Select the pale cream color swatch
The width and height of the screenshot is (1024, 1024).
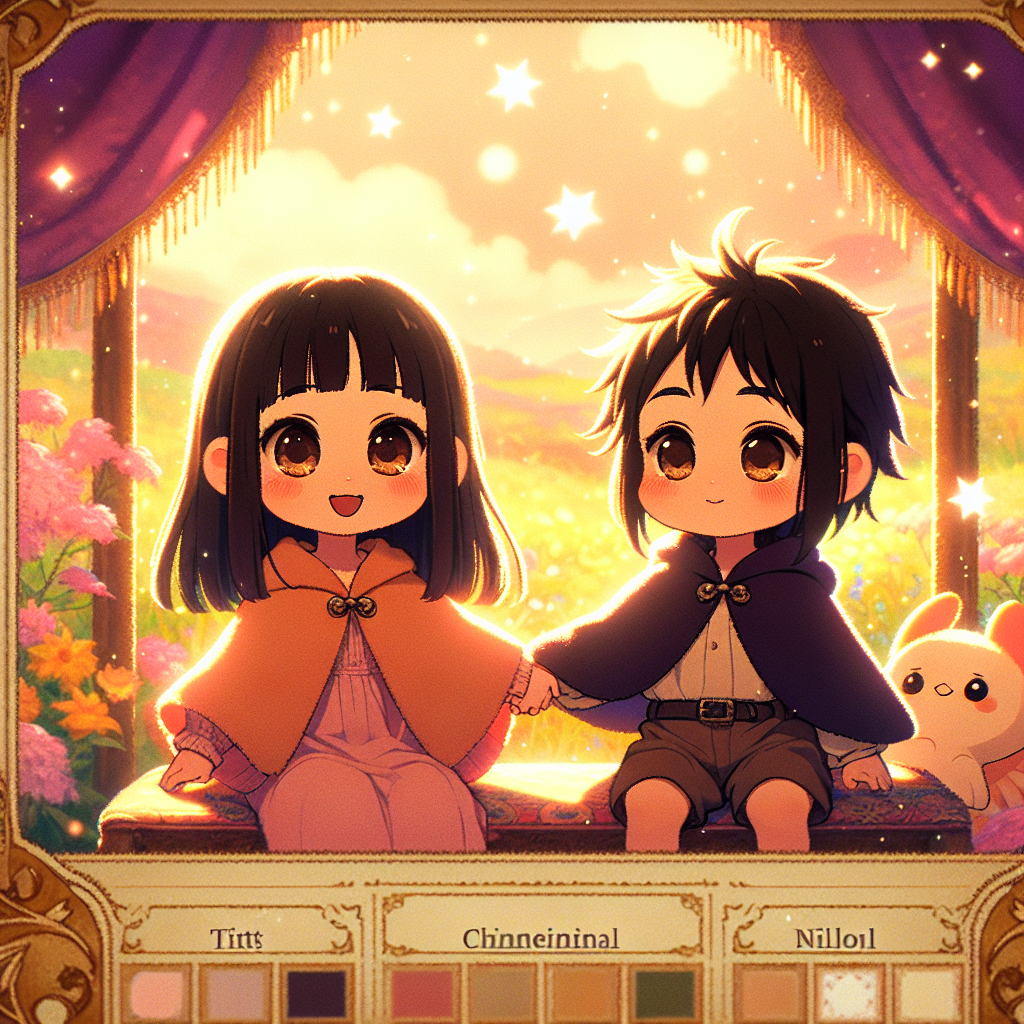[x=929, y=992]
